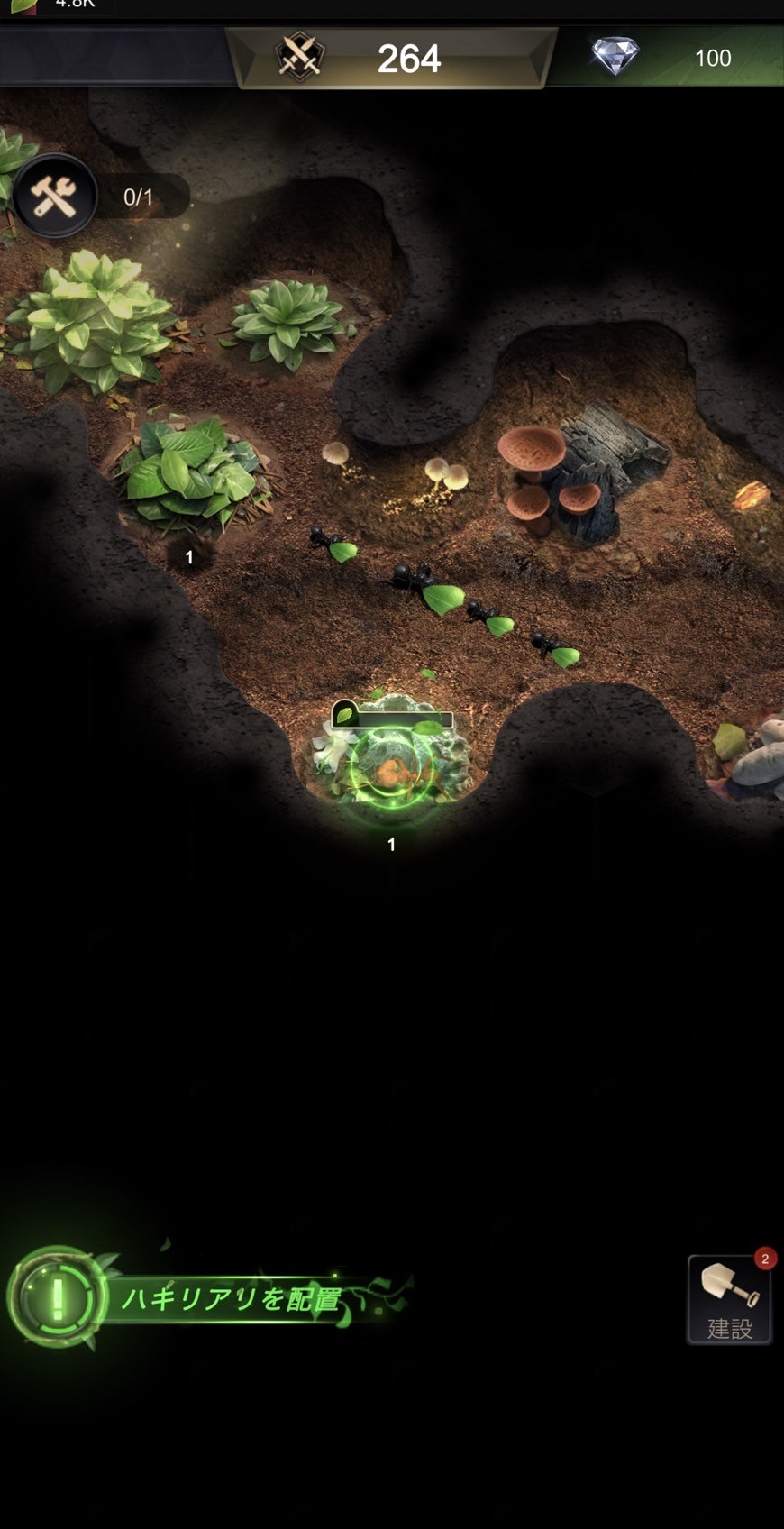Open the build queue hammer-and-wrench icon
The image size is (784, 1529).
point(54,196)
